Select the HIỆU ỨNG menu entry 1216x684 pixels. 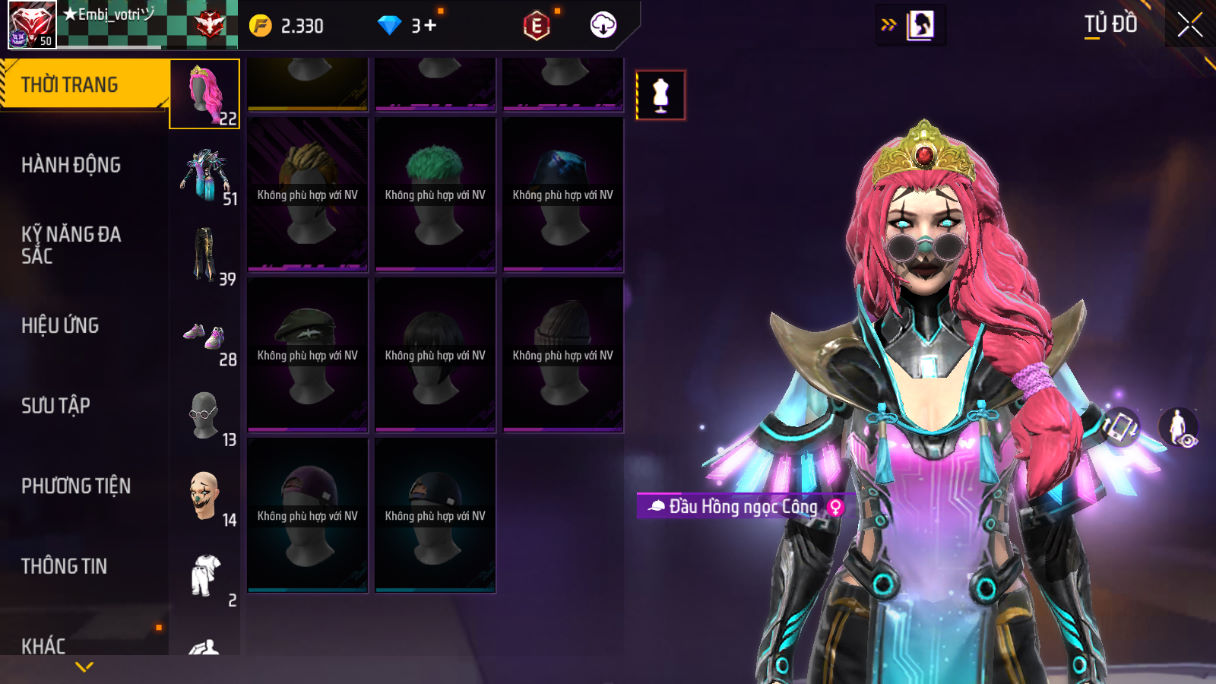(x=60, y=325)
